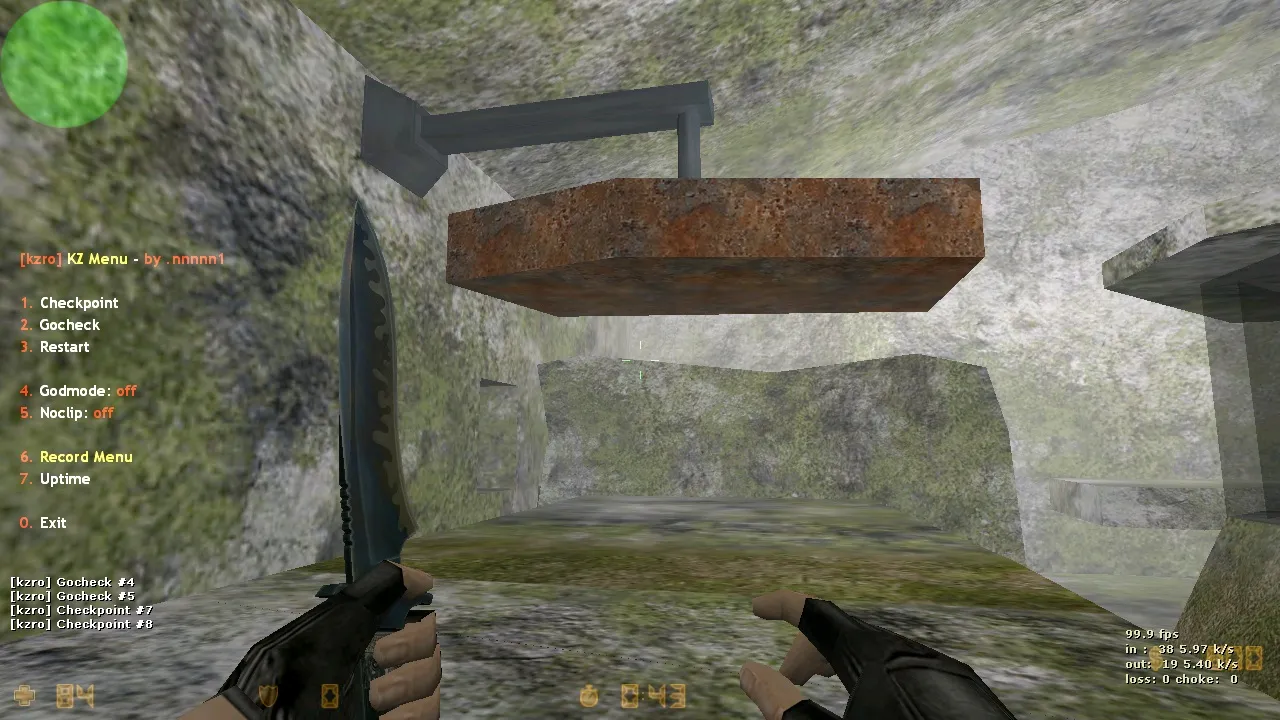The width and height of the screenshot is (1280, 720).
Task: Click Restart in the KZ Menu
Action: click(64, 346)
